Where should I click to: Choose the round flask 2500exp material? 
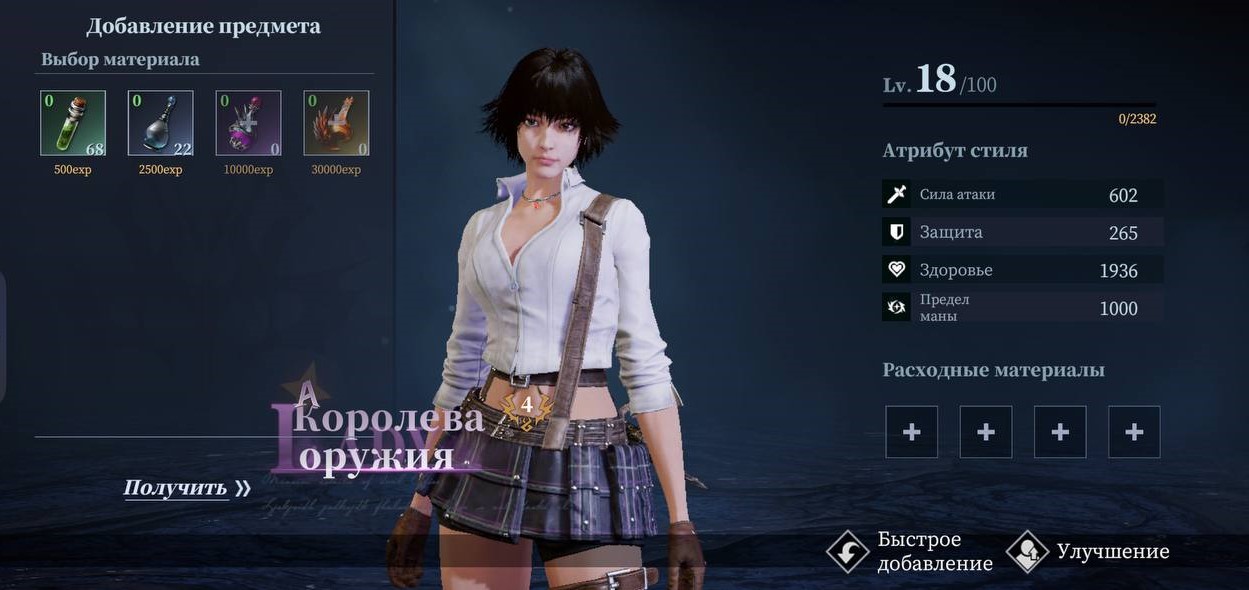[x=161, y=123]
